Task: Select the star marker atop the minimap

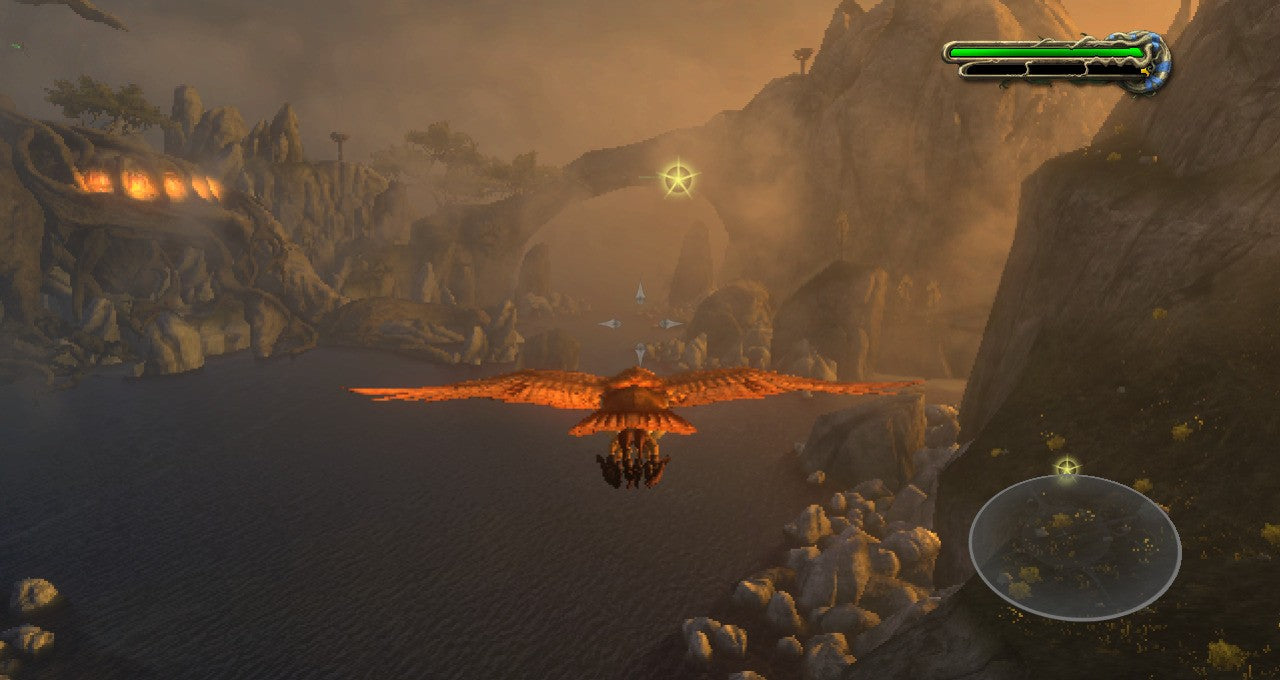Action: click(1067, 467)
